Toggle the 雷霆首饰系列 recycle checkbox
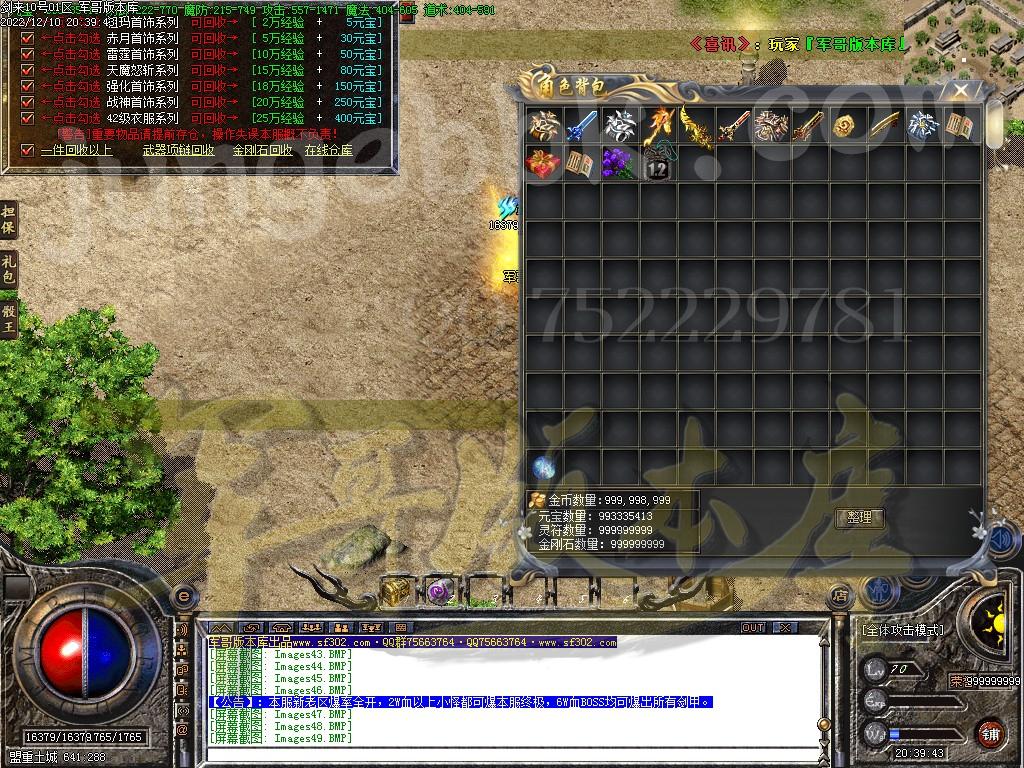Screen dimensions: 1024x768 [28, 54]
